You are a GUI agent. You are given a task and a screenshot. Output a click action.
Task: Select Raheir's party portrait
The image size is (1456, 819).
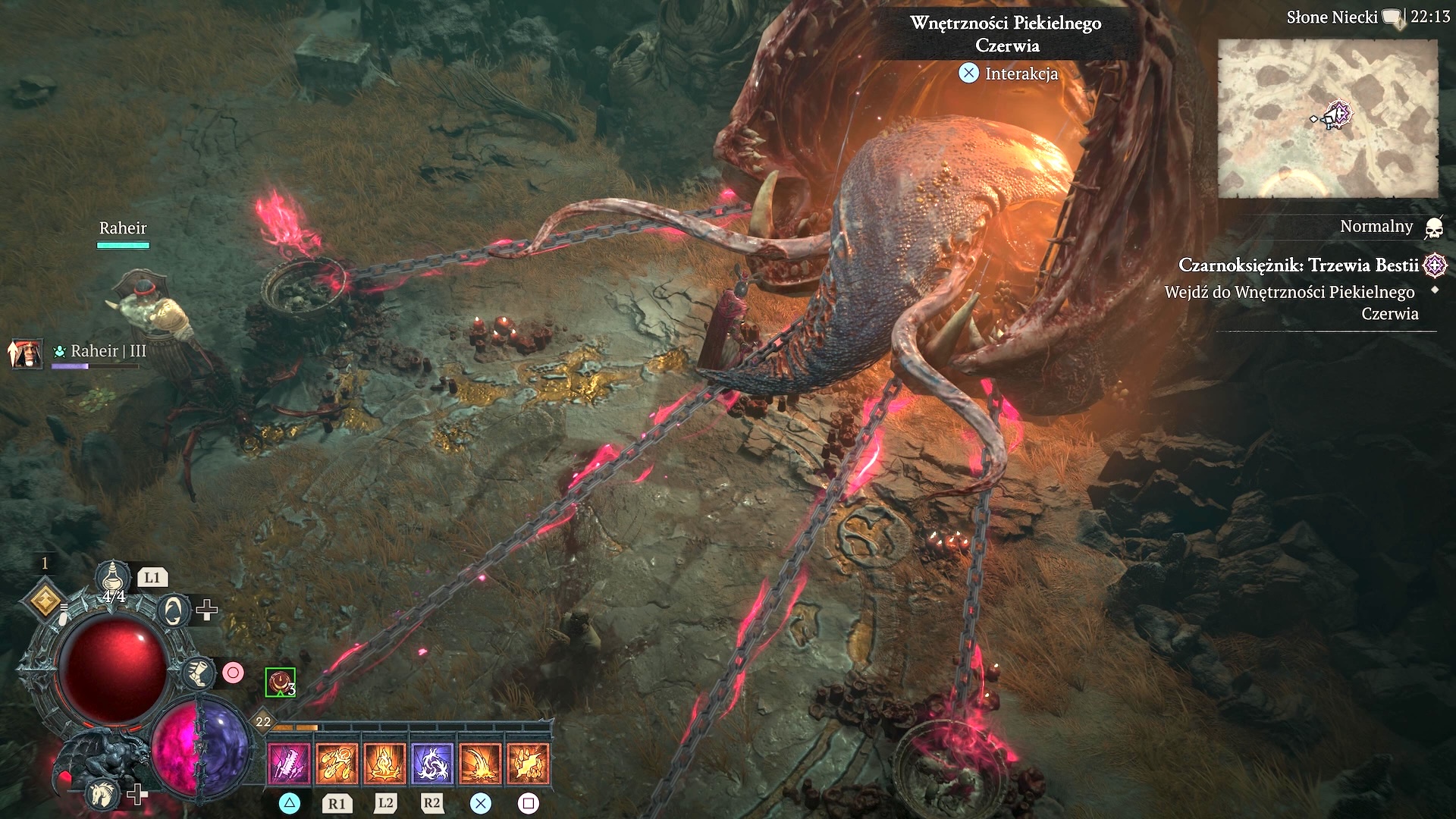coord(26,353)
